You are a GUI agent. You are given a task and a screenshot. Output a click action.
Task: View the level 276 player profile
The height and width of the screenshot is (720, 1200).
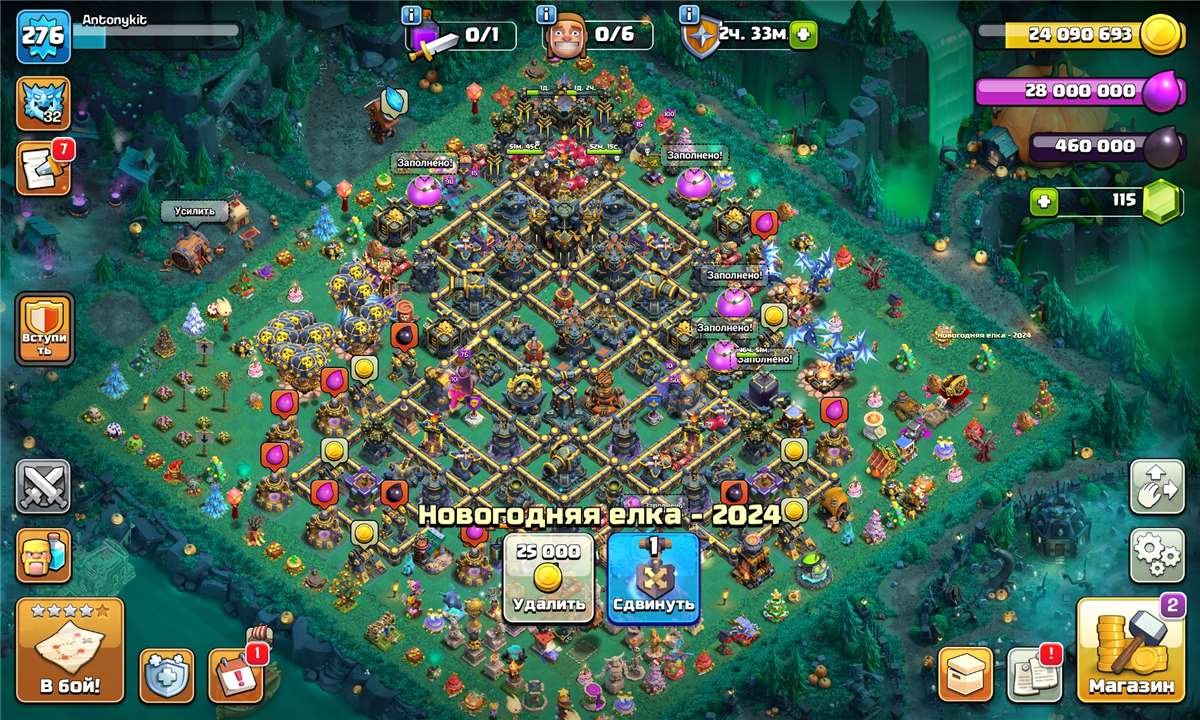[x=44, y=37]
